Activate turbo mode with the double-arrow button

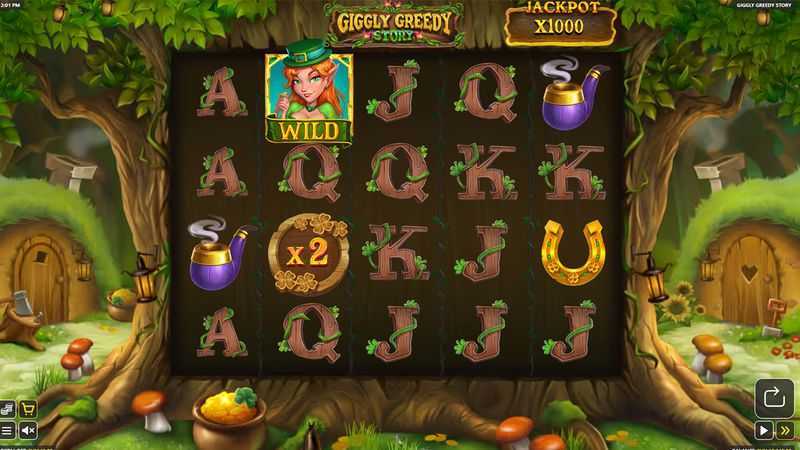[x=785, y=431]
